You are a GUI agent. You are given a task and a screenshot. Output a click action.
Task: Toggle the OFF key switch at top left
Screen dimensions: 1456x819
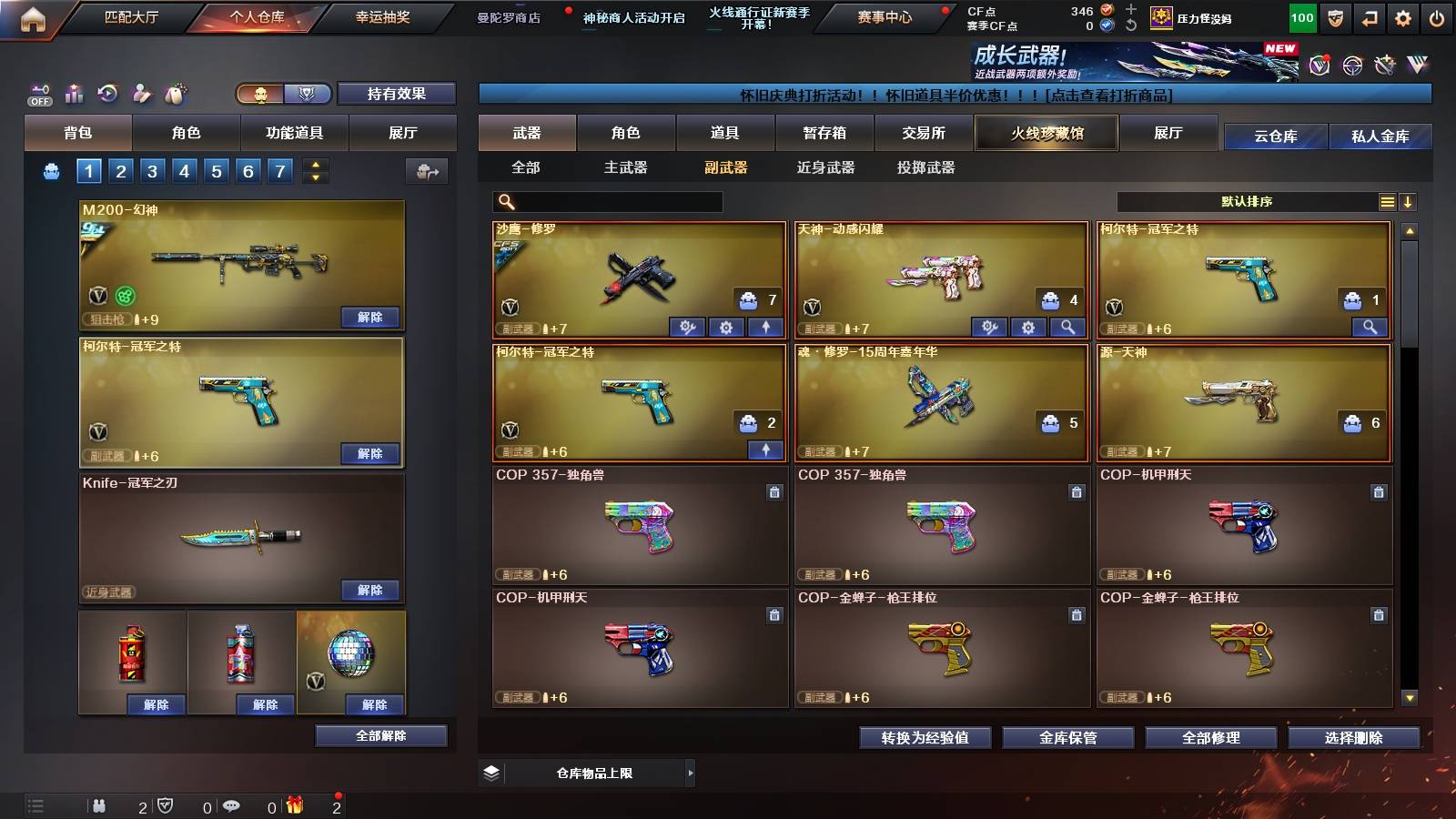(39, 95)
